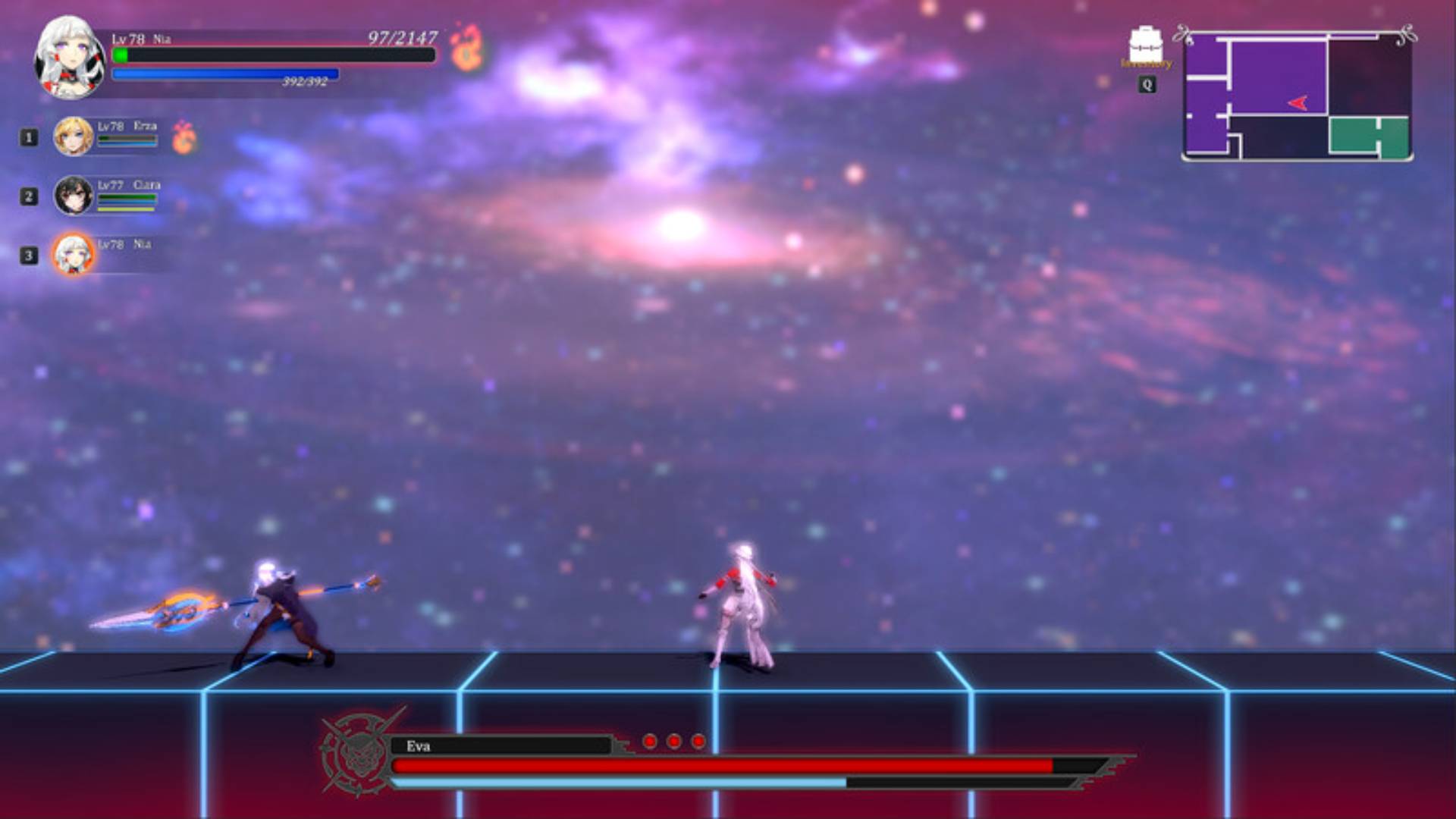Toggle the number 3 badge beside Nia
This screenshot has height=819, width=1456.
point(28,255)
